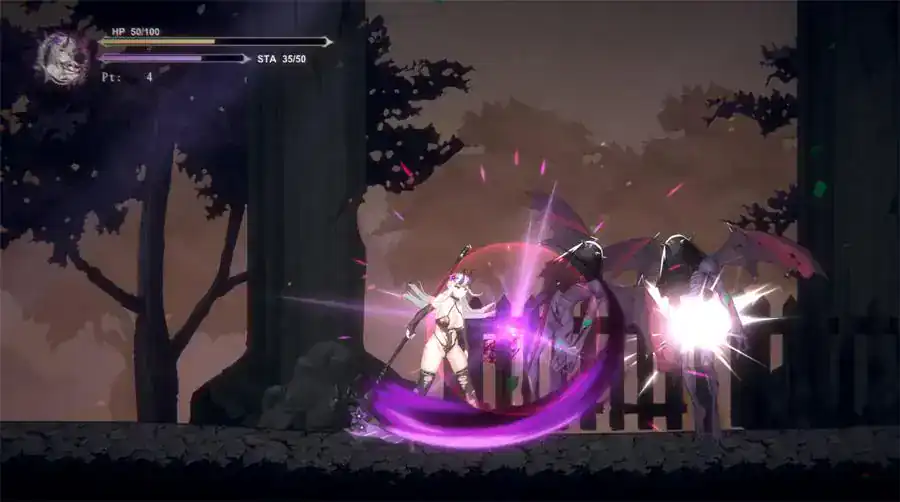
Task: Click the character portrait icon
Action: (x=63, y=57)
